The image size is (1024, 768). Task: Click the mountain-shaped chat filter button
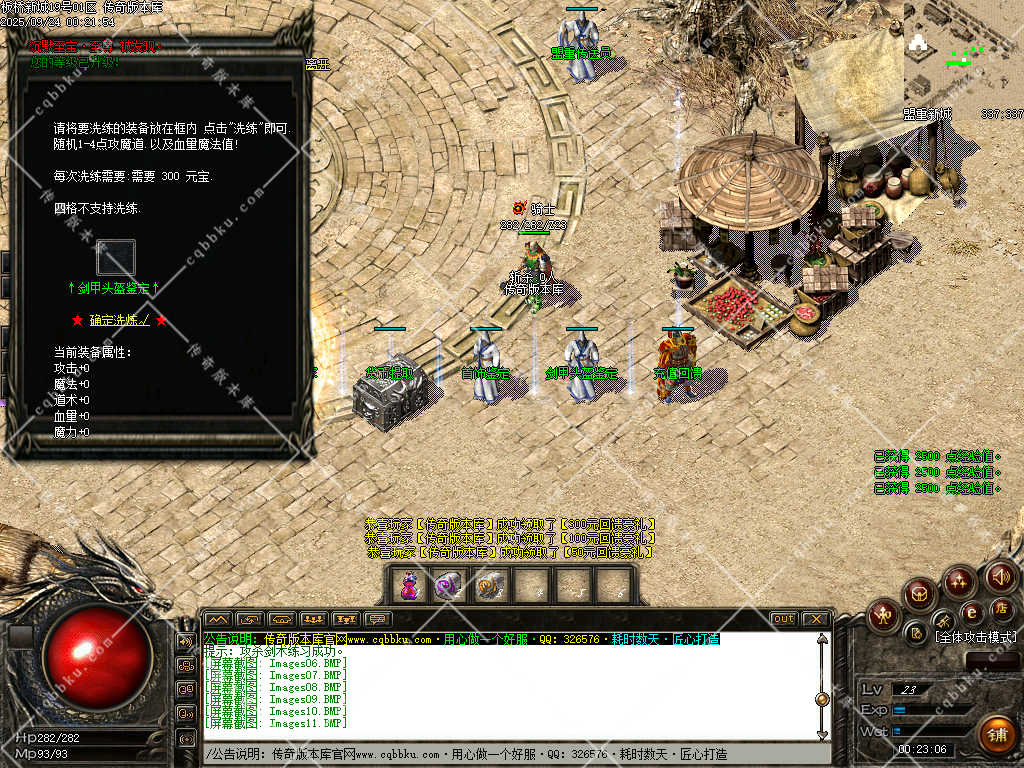(x=218, y=619)
